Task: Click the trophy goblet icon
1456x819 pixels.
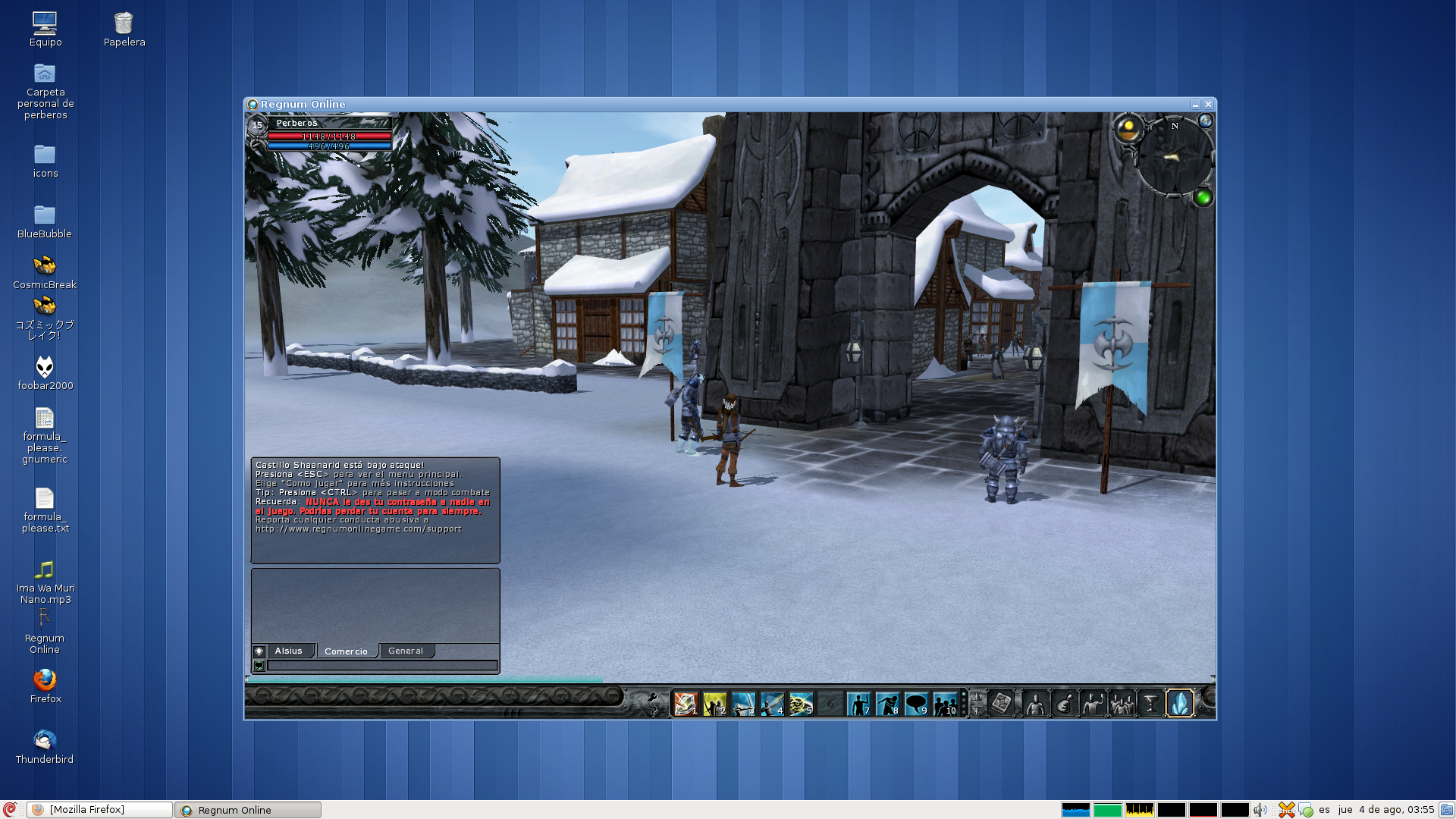Action: coord(1150,704)
